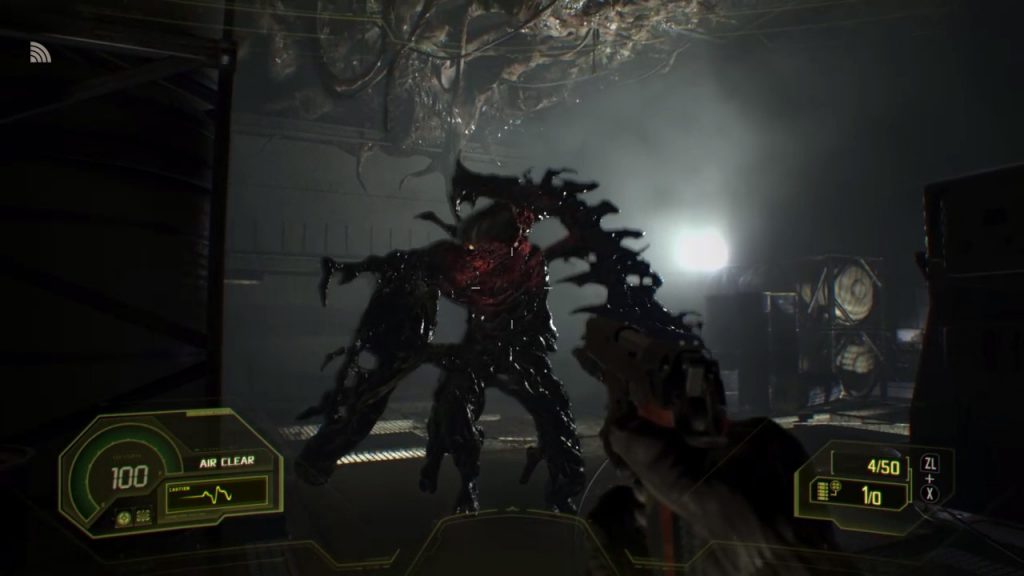This screenshot has height=576, width=1024.
Task: Click the wireless signal icon overlay
Action: (40, 52)
